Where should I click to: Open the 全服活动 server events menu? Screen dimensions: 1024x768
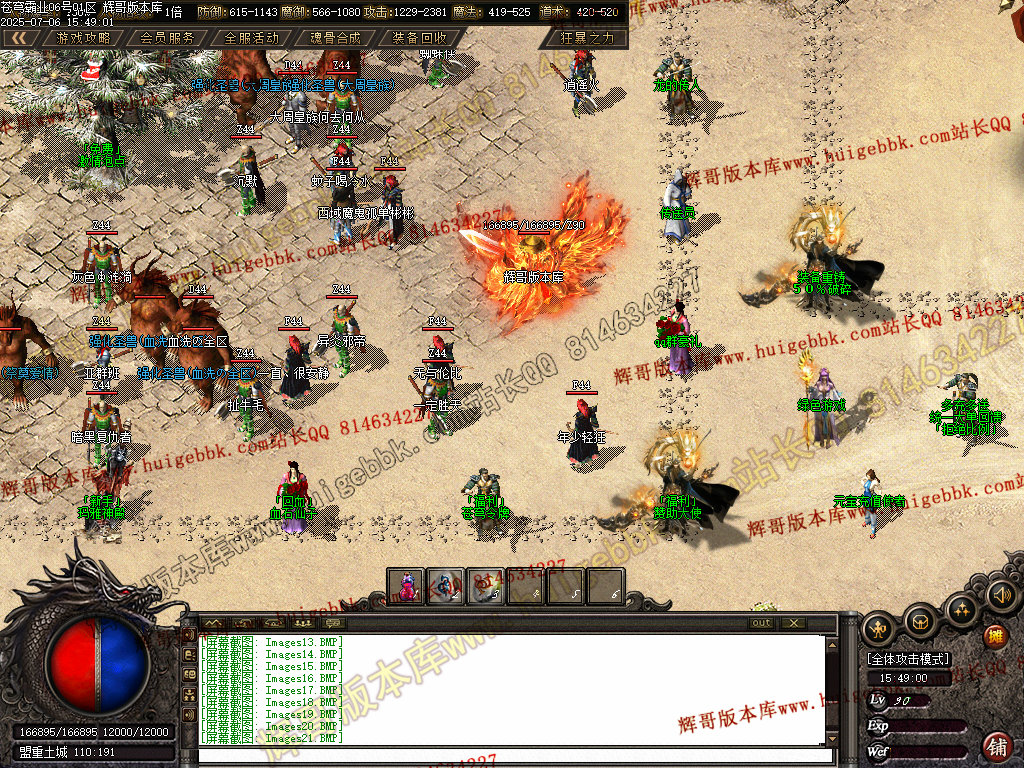[x=251, y=38]
